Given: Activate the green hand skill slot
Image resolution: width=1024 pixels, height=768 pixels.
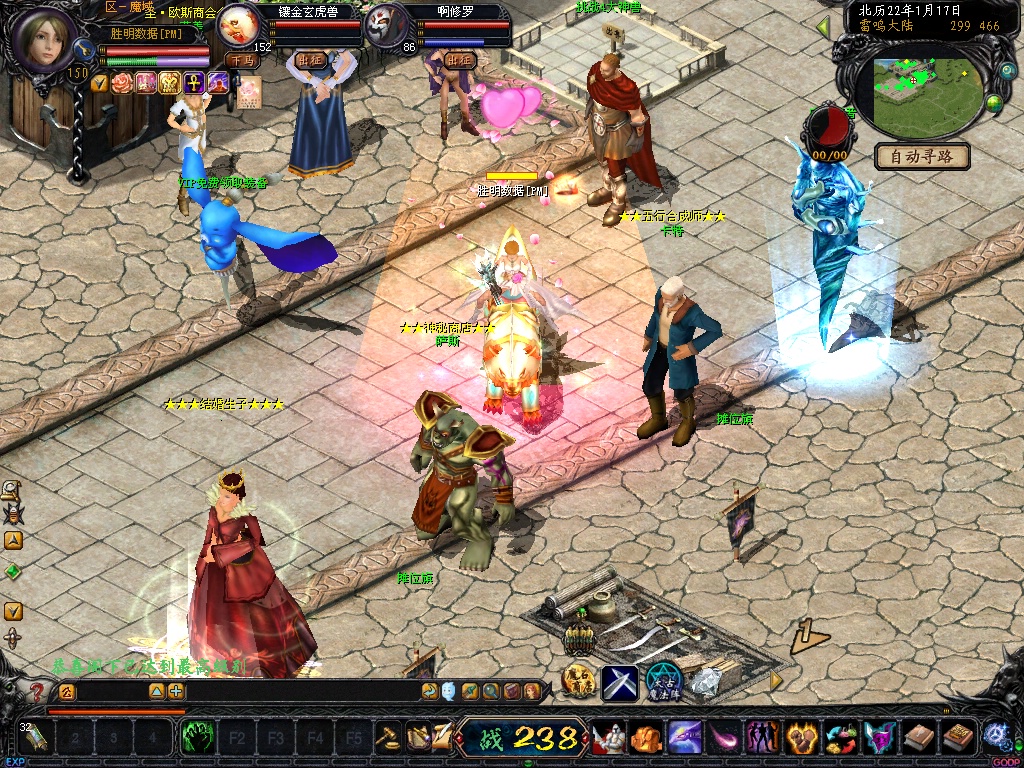Looking at the screenshot, I should click(197, 738).
